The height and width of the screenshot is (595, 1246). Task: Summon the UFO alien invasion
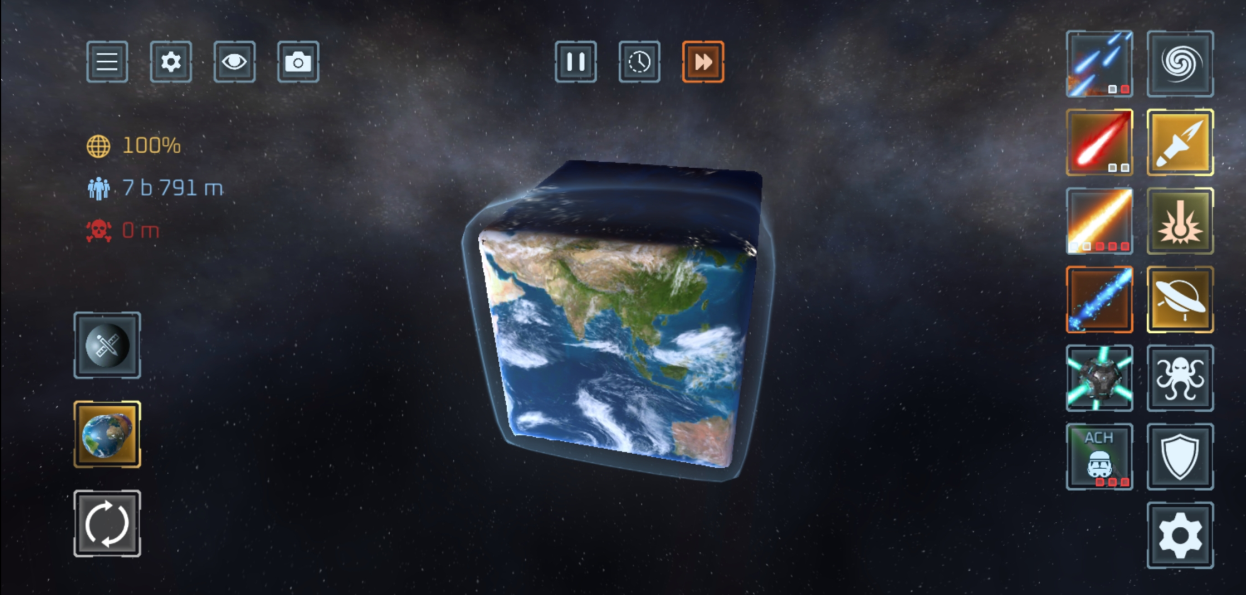pos(1180,299)
